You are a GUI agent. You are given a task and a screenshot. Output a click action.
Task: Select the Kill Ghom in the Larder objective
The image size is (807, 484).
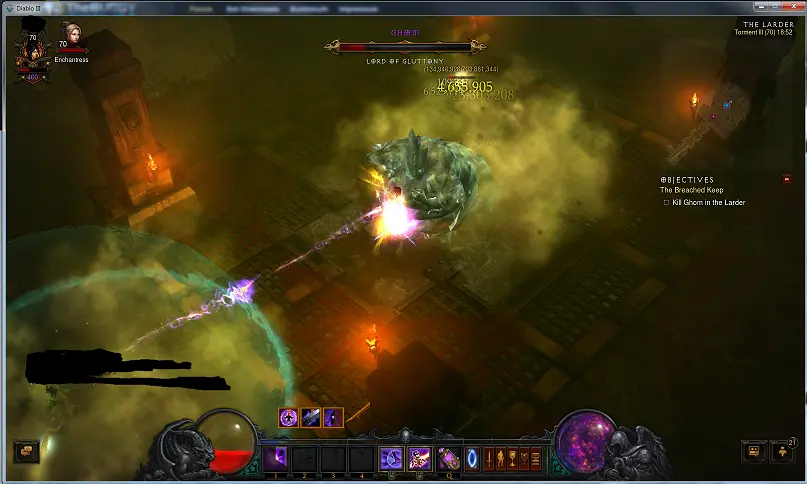[708, 202]
